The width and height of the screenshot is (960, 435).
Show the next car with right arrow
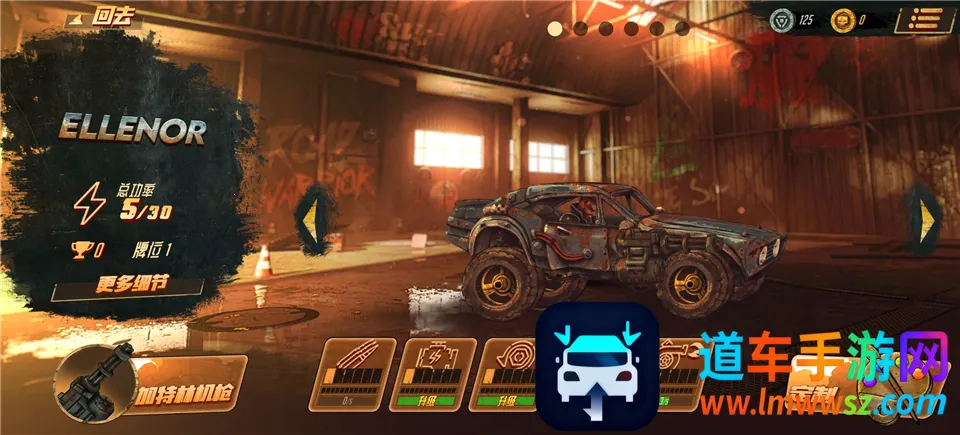point(927,216)
